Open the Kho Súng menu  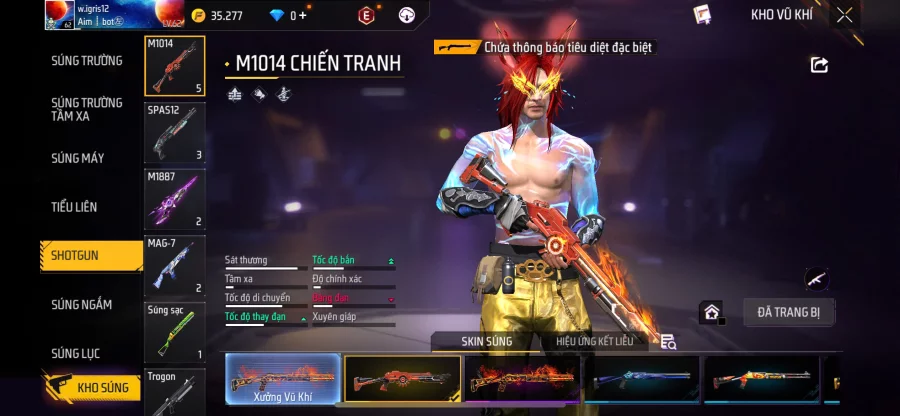click(92, 386)
